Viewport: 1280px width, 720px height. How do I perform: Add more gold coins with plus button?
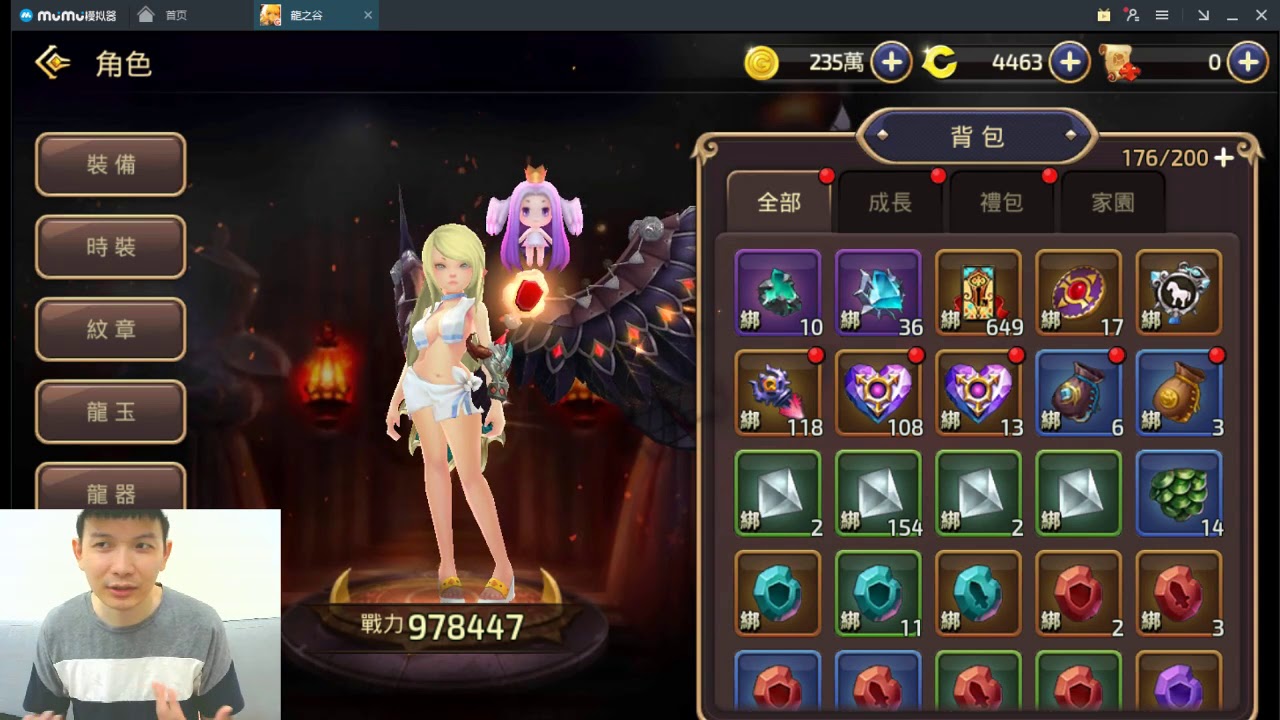(x=891, y=63)
